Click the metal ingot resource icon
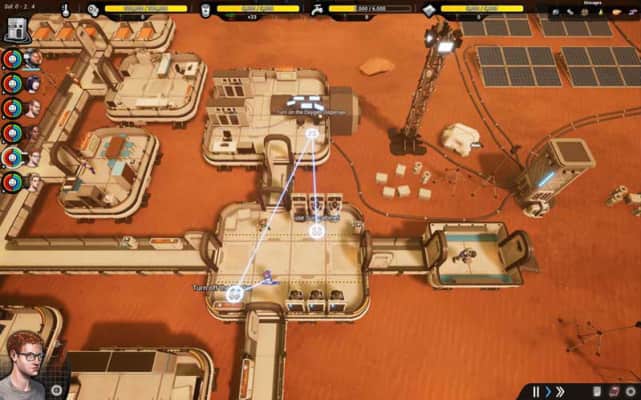Screen dimensions: 641x400 [x=429, y=10]
